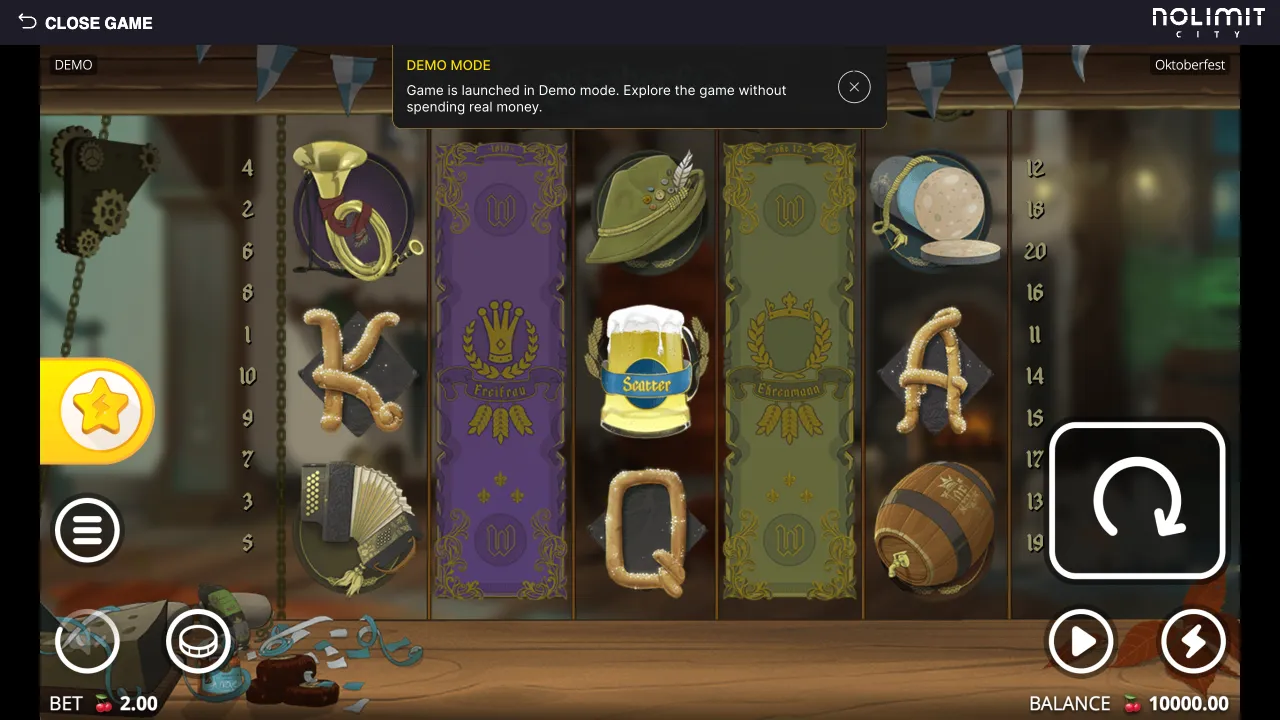Toggle the sound mute button

(x=87, y=641)
